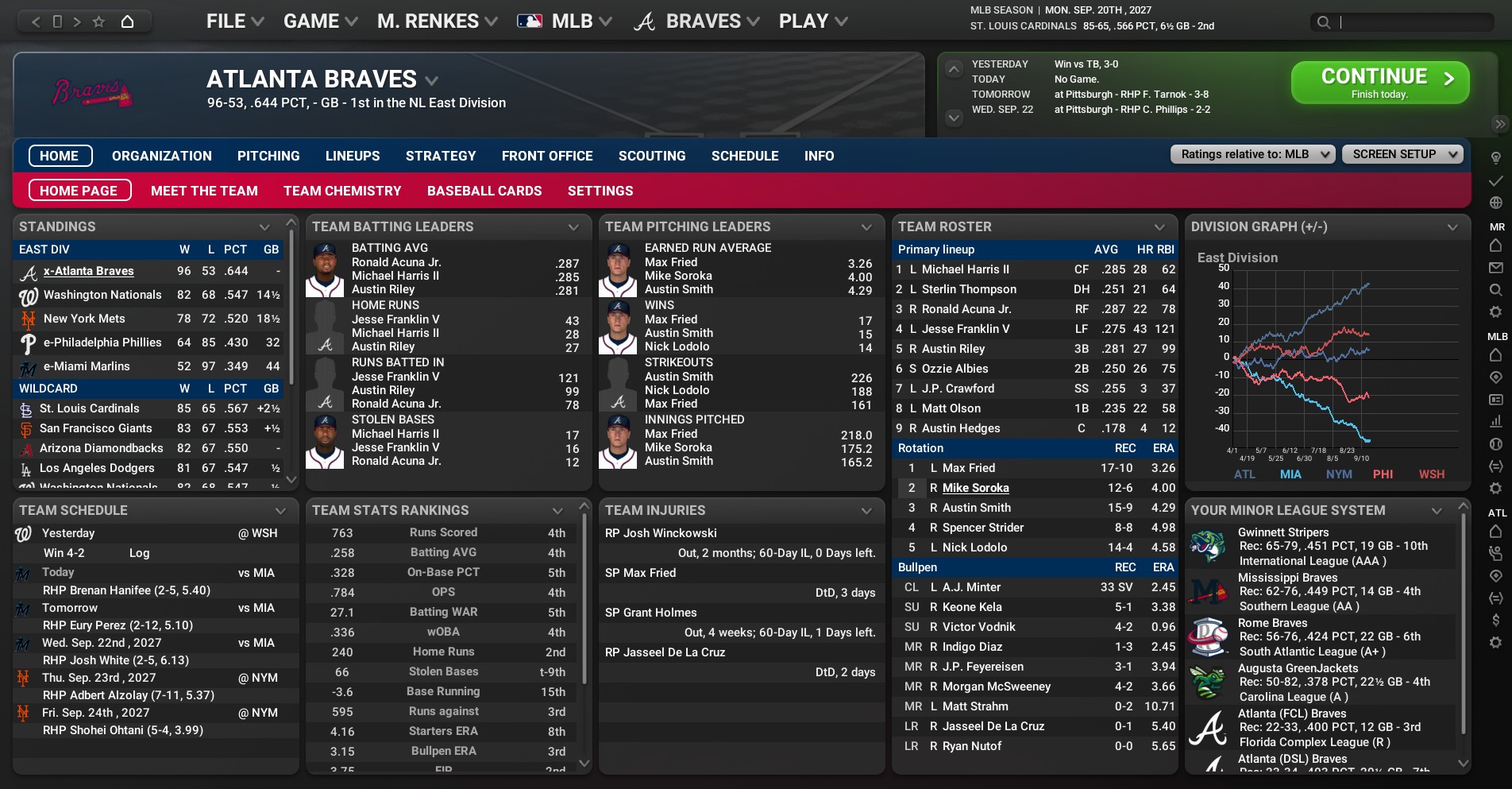The image size is (1512, 789).
Task: Open the Ratings relative to MLB dropdown
Action: pyautogui.click(x=1252, y=154)
